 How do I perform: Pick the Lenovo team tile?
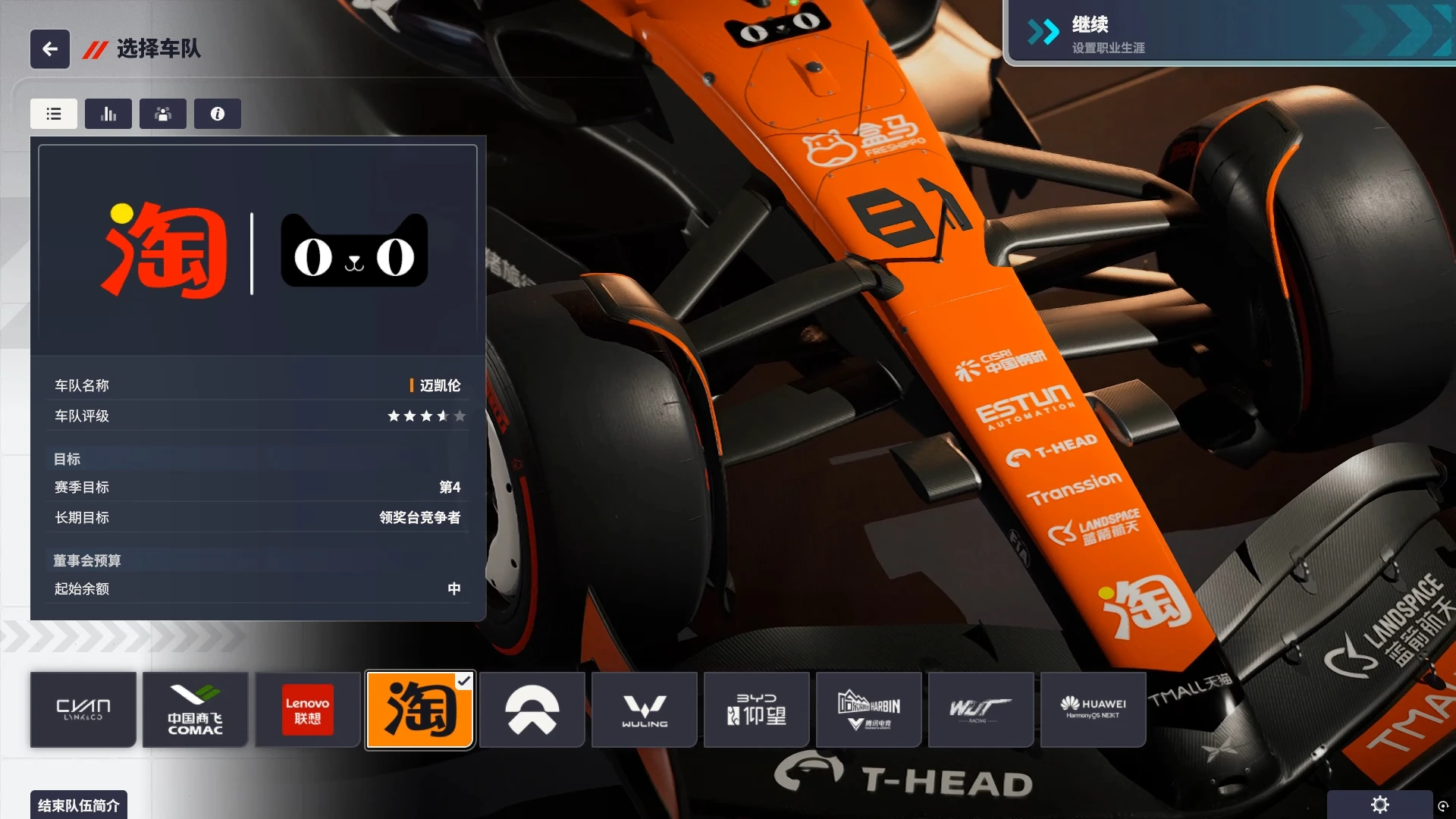click(307, 710)
